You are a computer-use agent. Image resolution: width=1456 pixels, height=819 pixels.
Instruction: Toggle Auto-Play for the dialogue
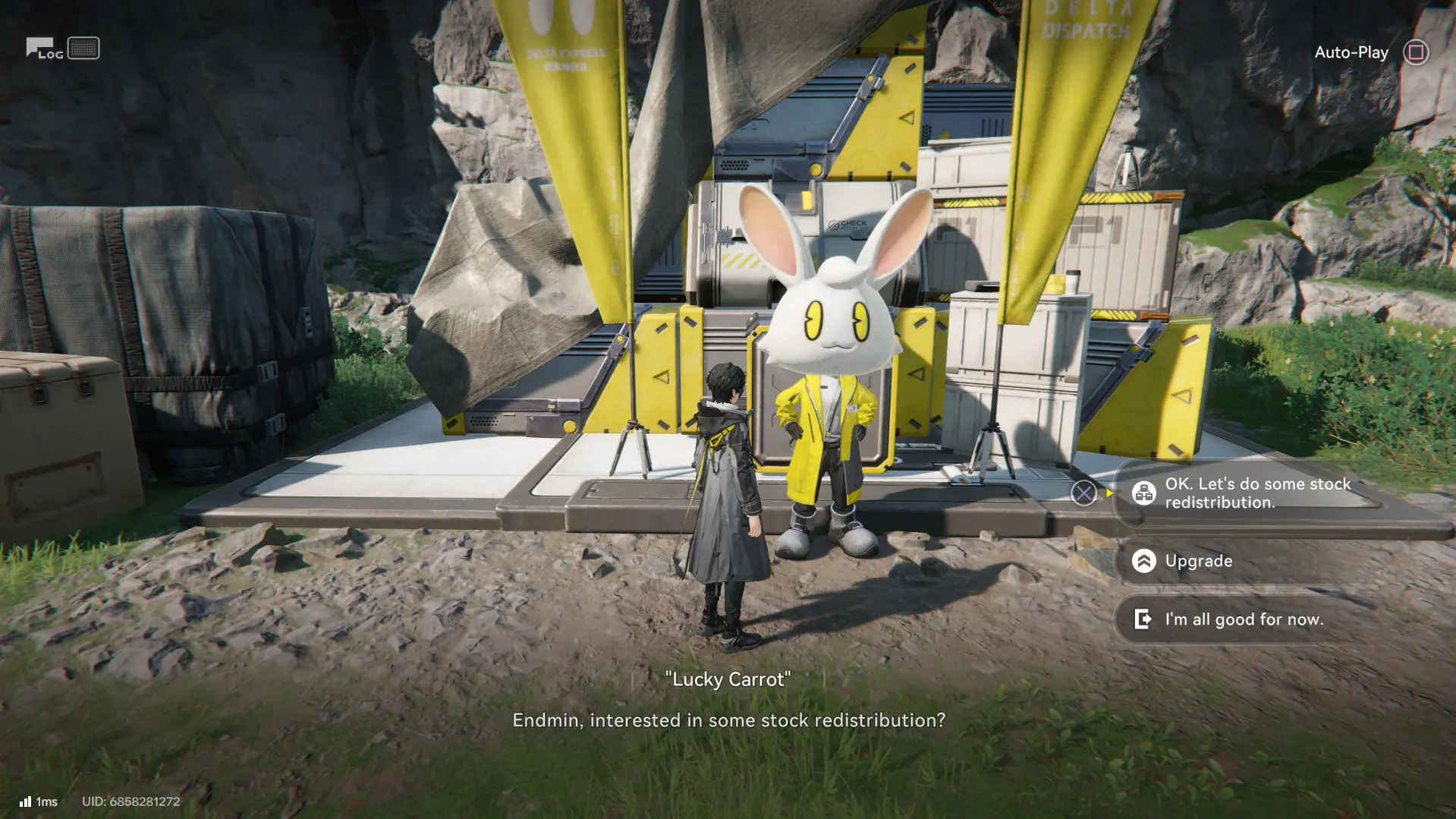1415,52
